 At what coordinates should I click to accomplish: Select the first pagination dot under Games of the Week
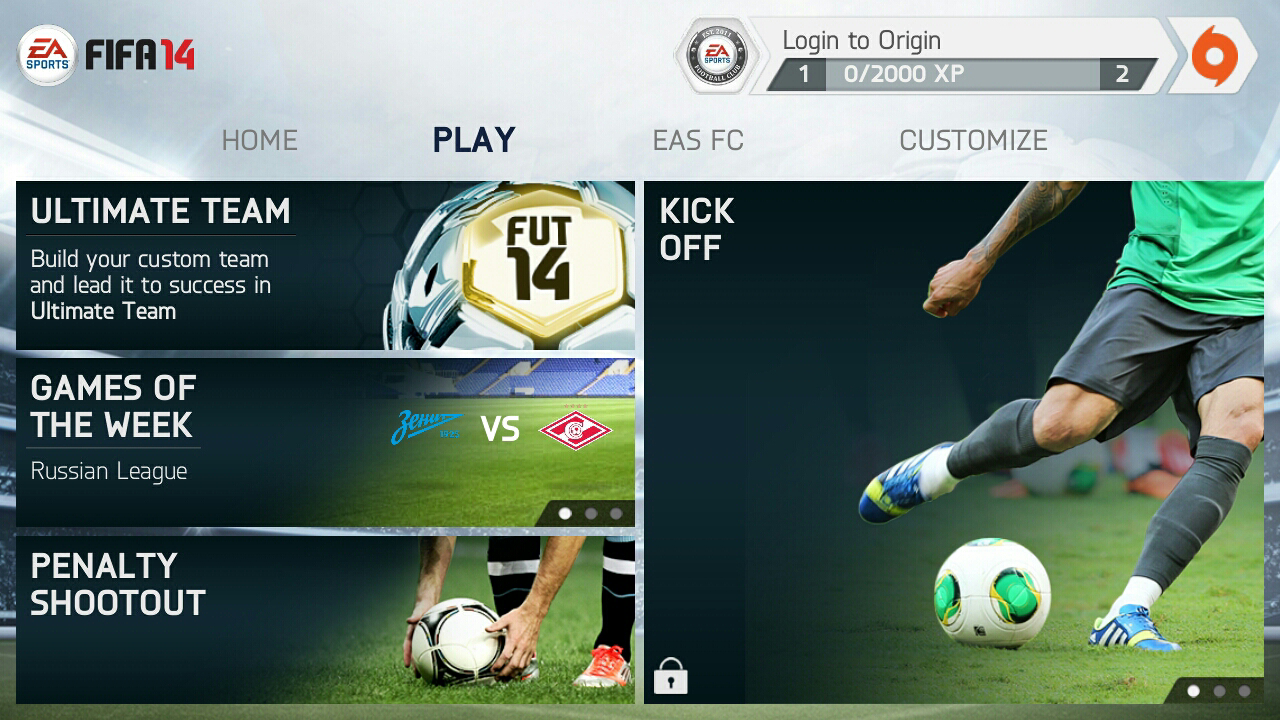(565, 513)
